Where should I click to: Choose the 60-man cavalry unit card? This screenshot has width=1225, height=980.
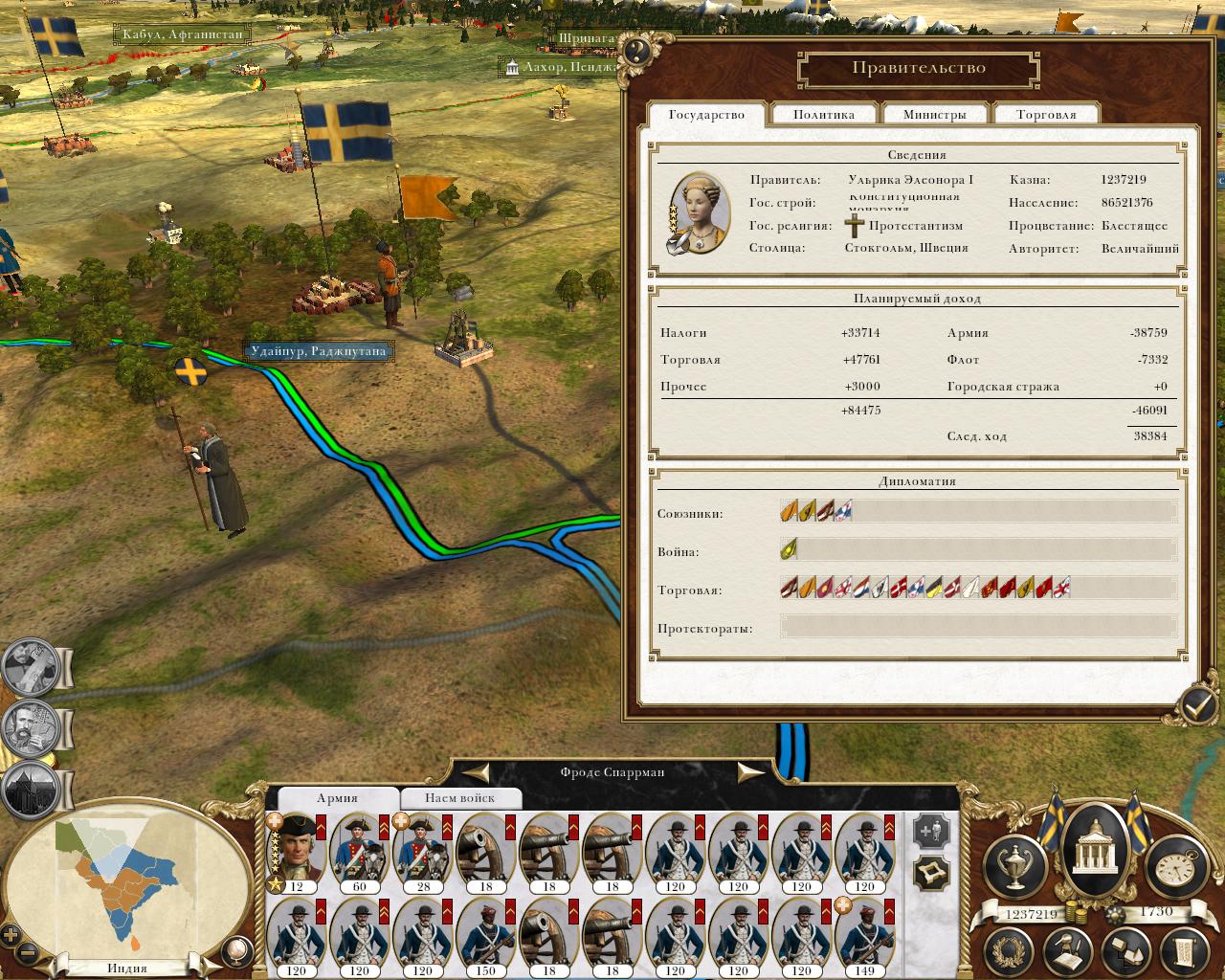(x=359, y=852)
